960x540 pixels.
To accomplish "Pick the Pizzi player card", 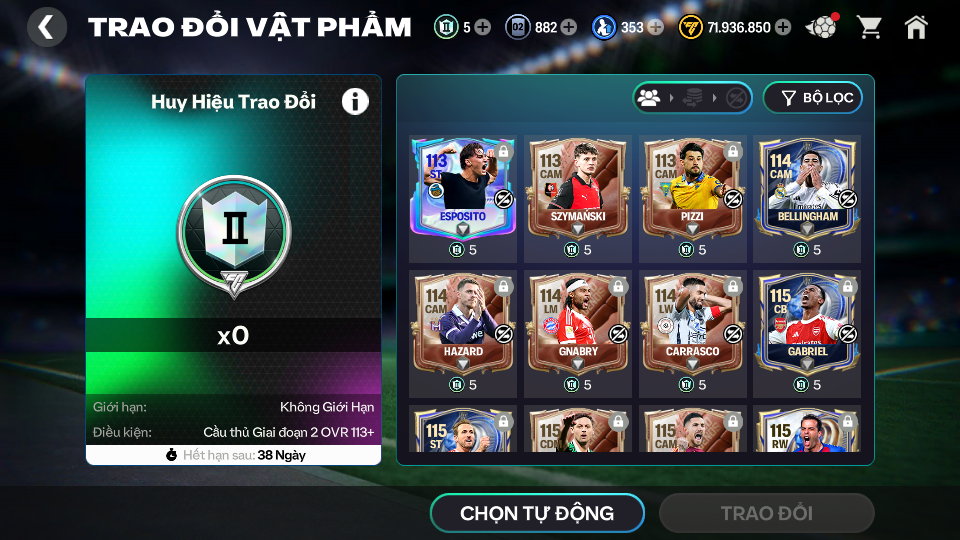I will click(692, 188).
